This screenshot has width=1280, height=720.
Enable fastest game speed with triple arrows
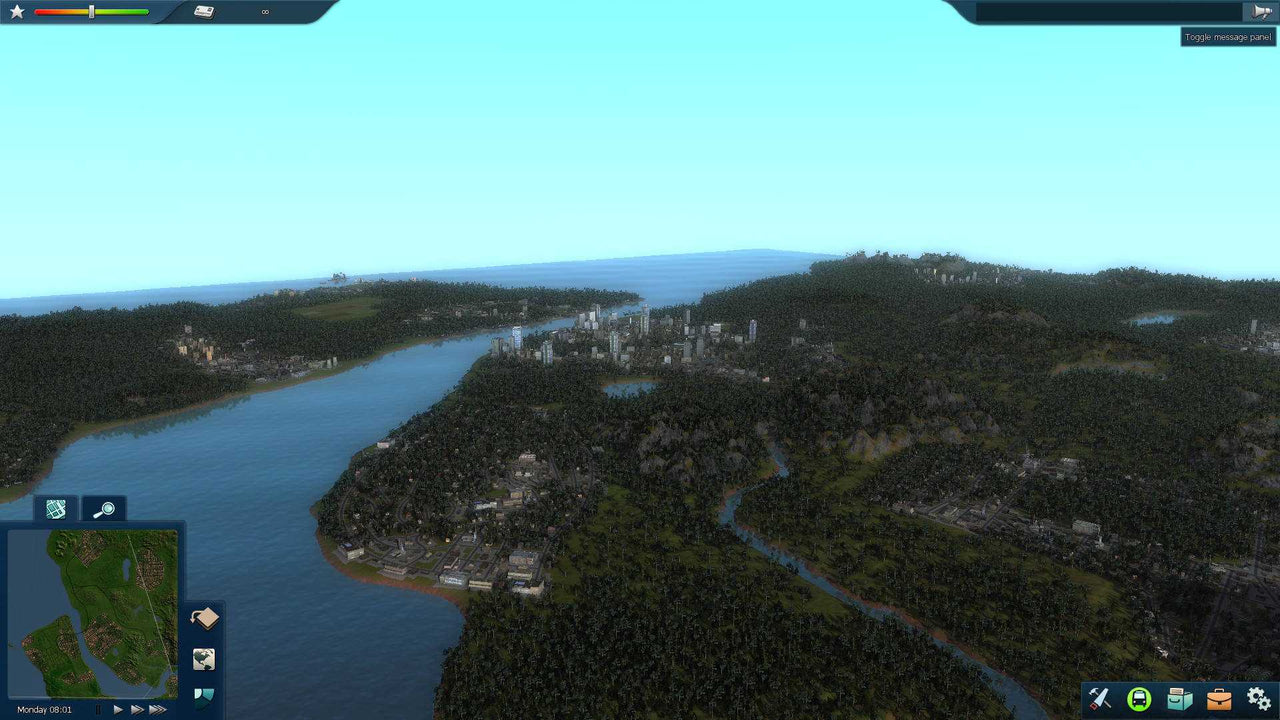coord(157,709)
